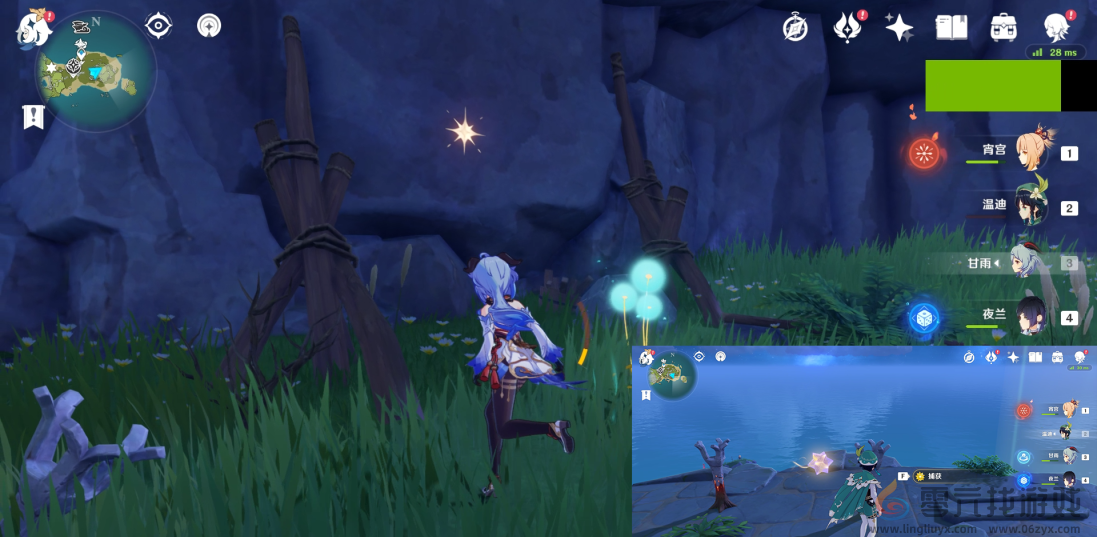Select active character 甘雨 in main party list
Image resolution: width=1097 pixels, height=537 pixels.
pyautogui.click(x=1031, y=262)
